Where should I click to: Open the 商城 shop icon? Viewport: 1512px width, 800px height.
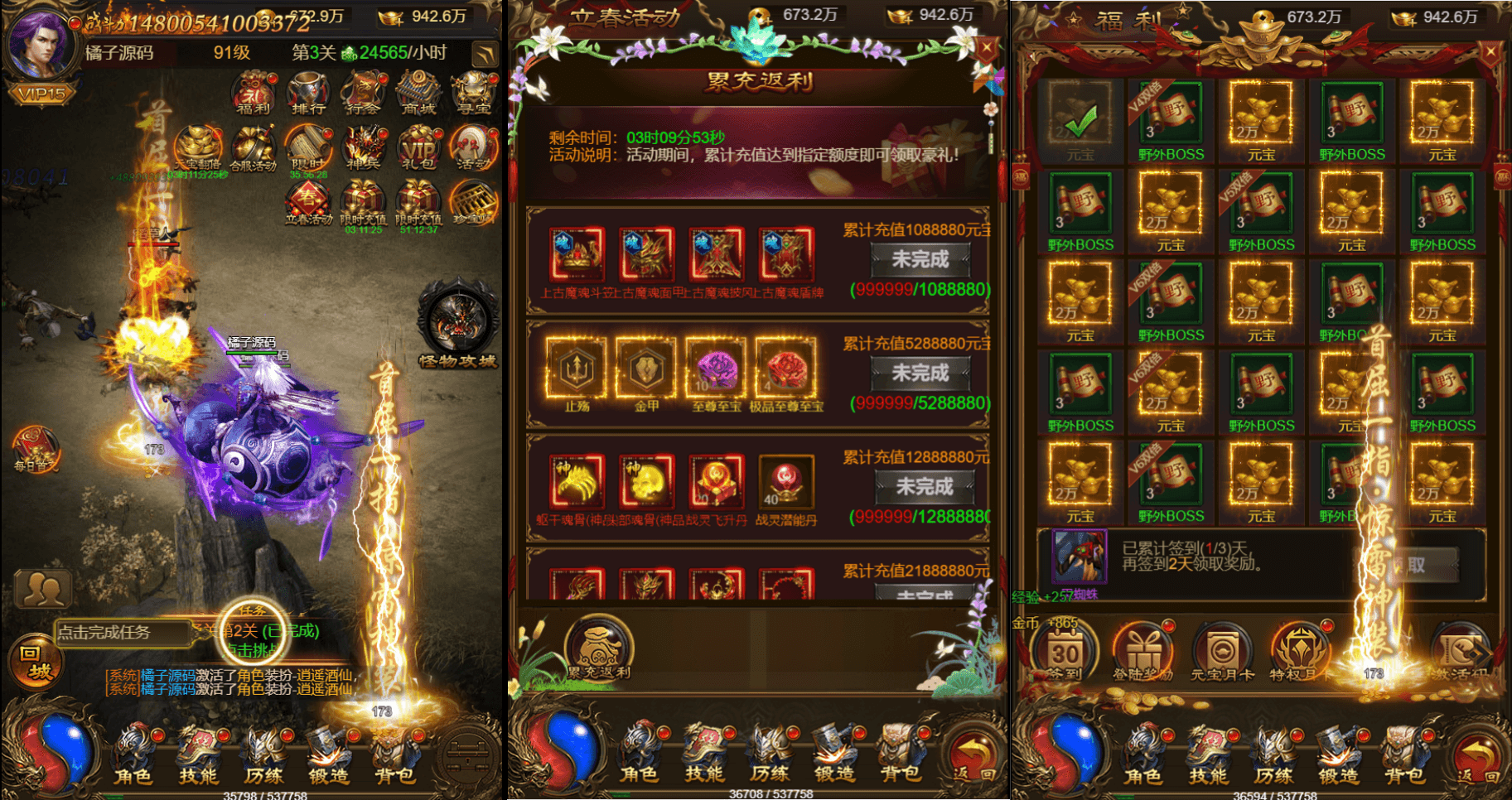pos(417,93)
